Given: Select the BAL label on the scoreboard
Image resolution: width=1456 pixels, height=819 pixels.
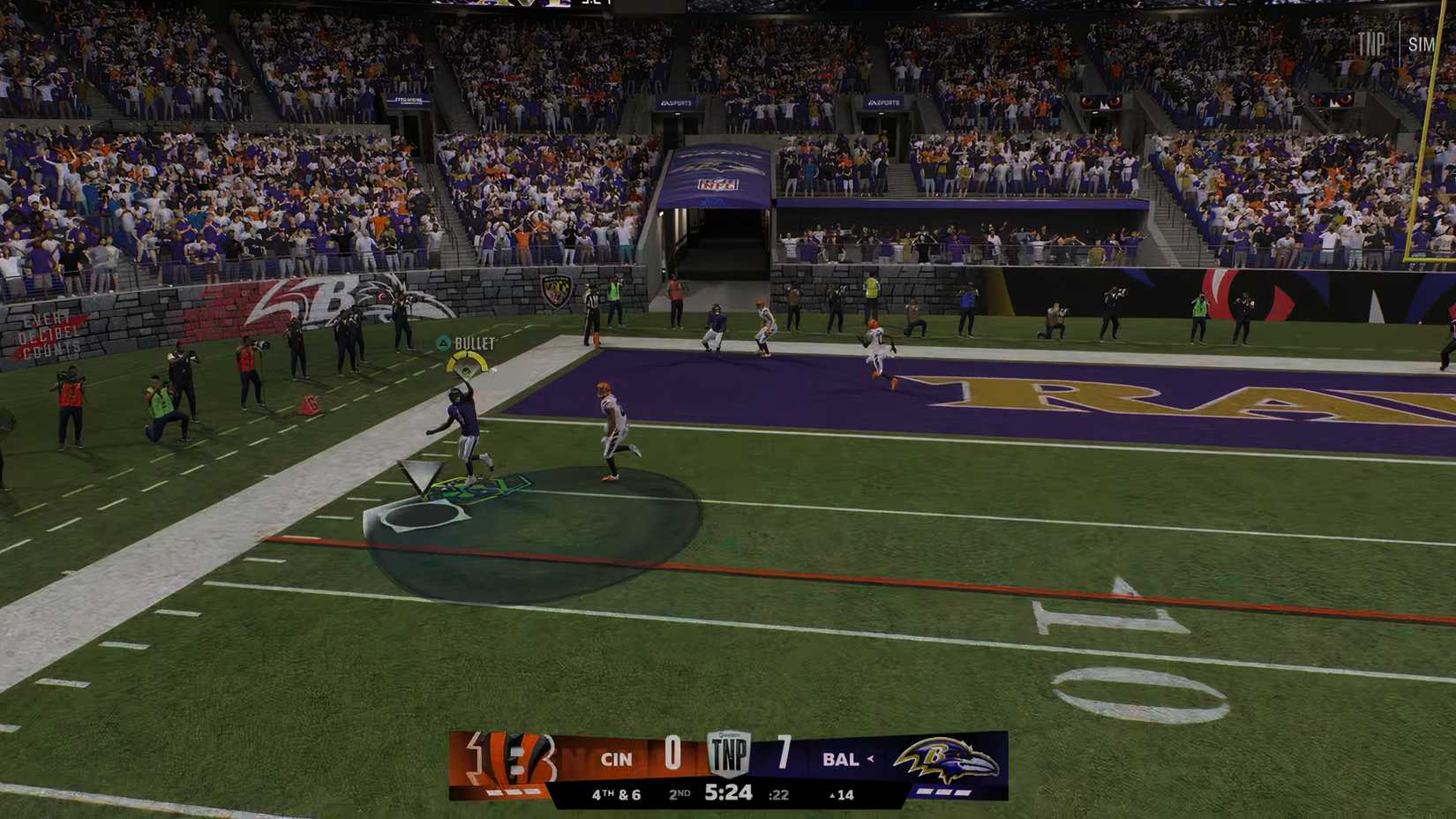Looking at the screenshot, I should [843, 757].
